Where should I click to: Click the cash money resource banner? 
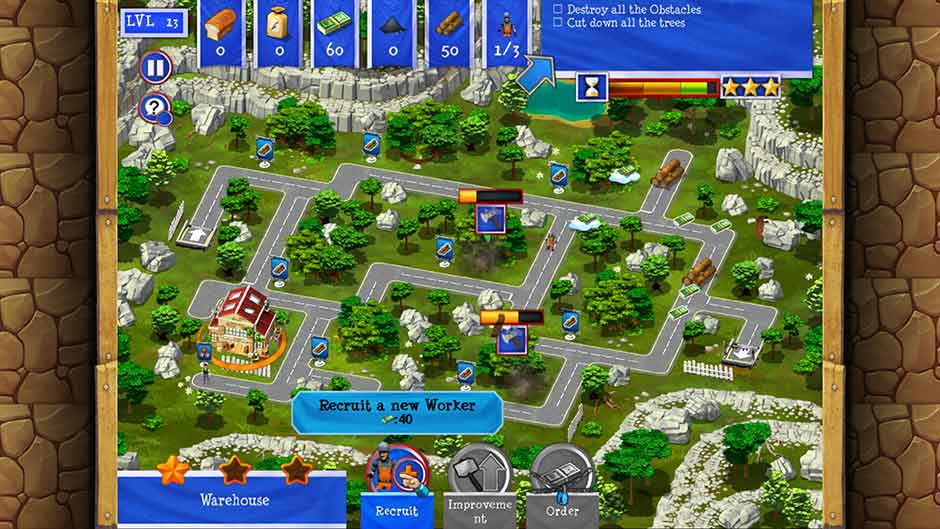(x=336, y=32)
